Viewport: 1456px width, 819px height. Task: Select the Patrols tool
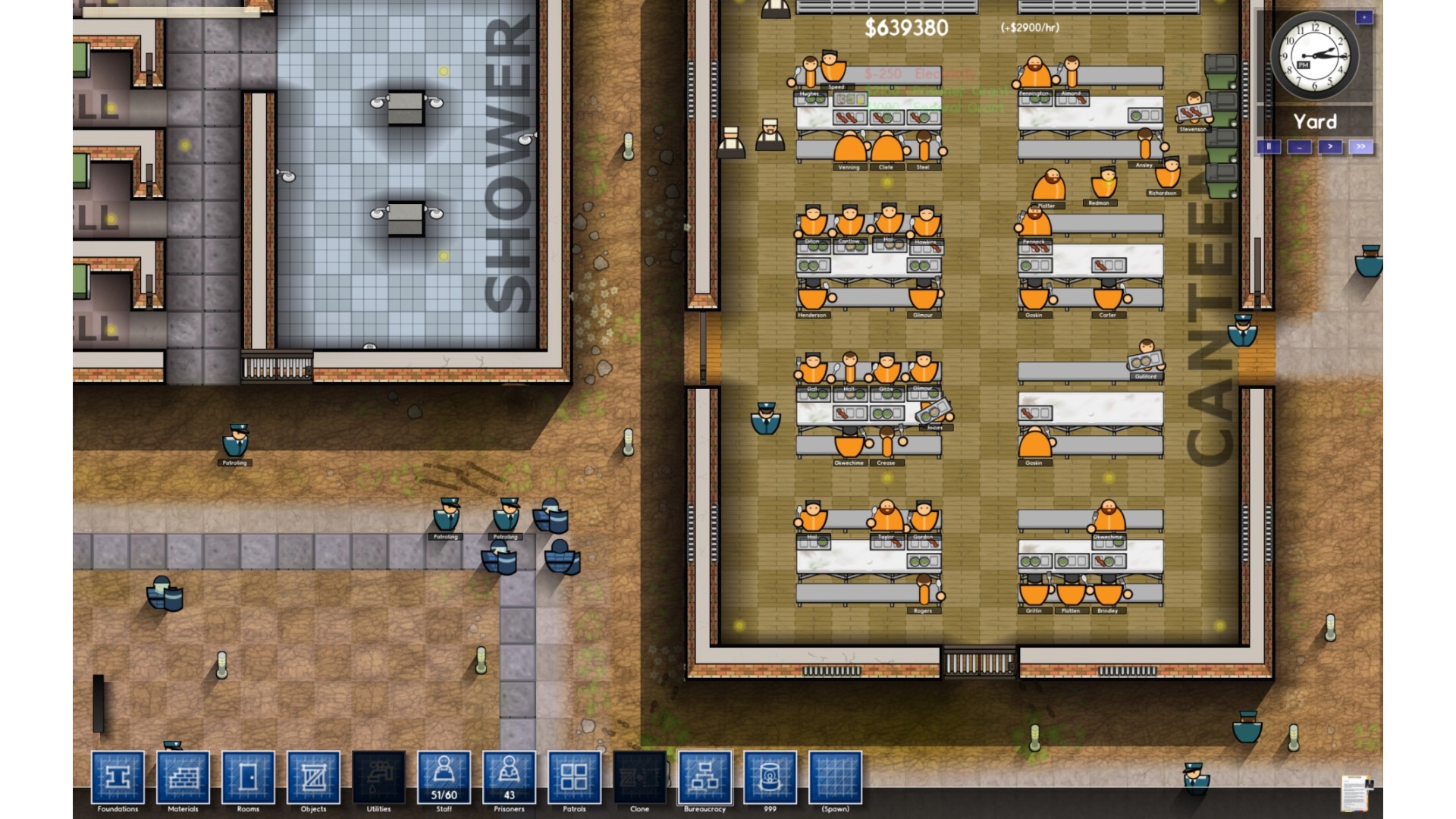click(574, 777)
